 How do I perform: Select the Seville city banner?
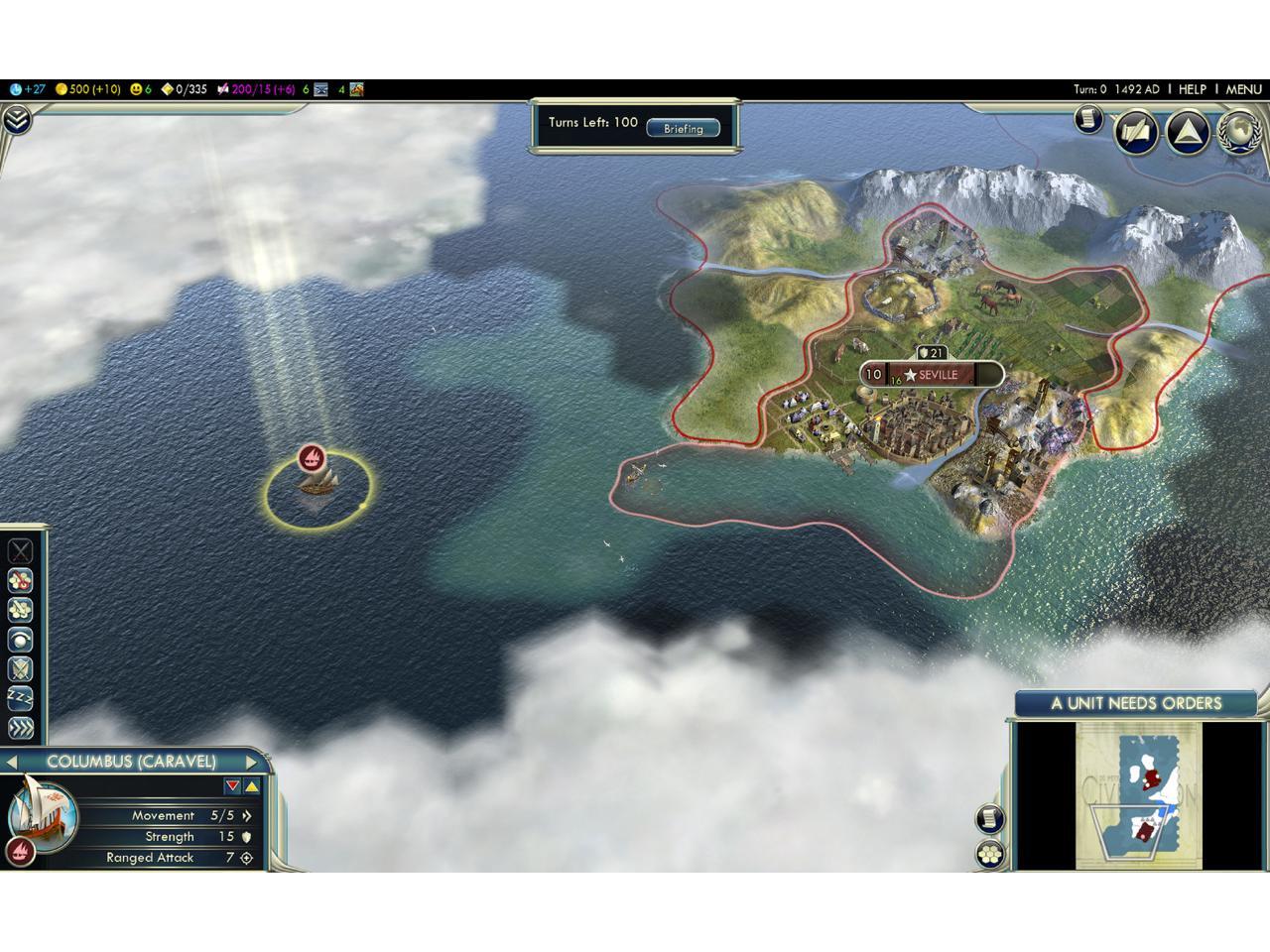pyautogui.click(x=932, y=375)
